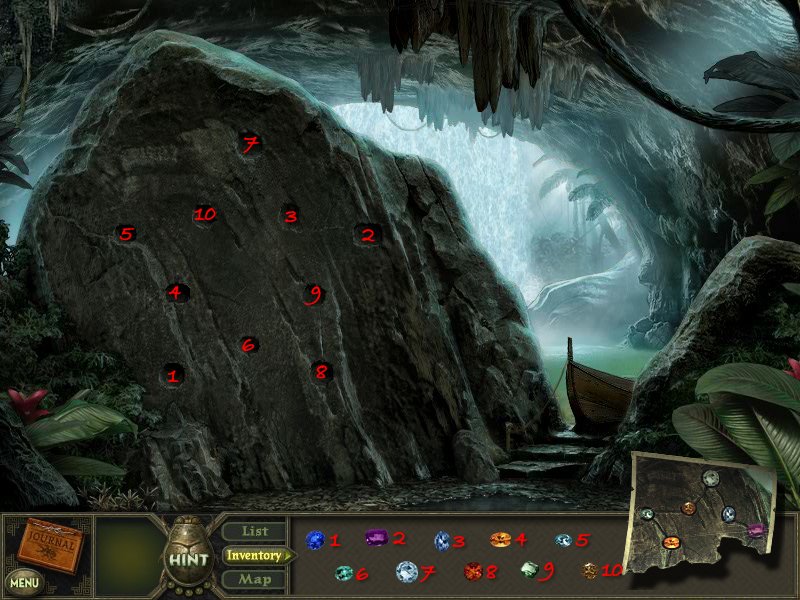The height and width of the screenshot is (600, 800).
Task: Use the scarab Hint button
Action: click(x=187, y=558)
